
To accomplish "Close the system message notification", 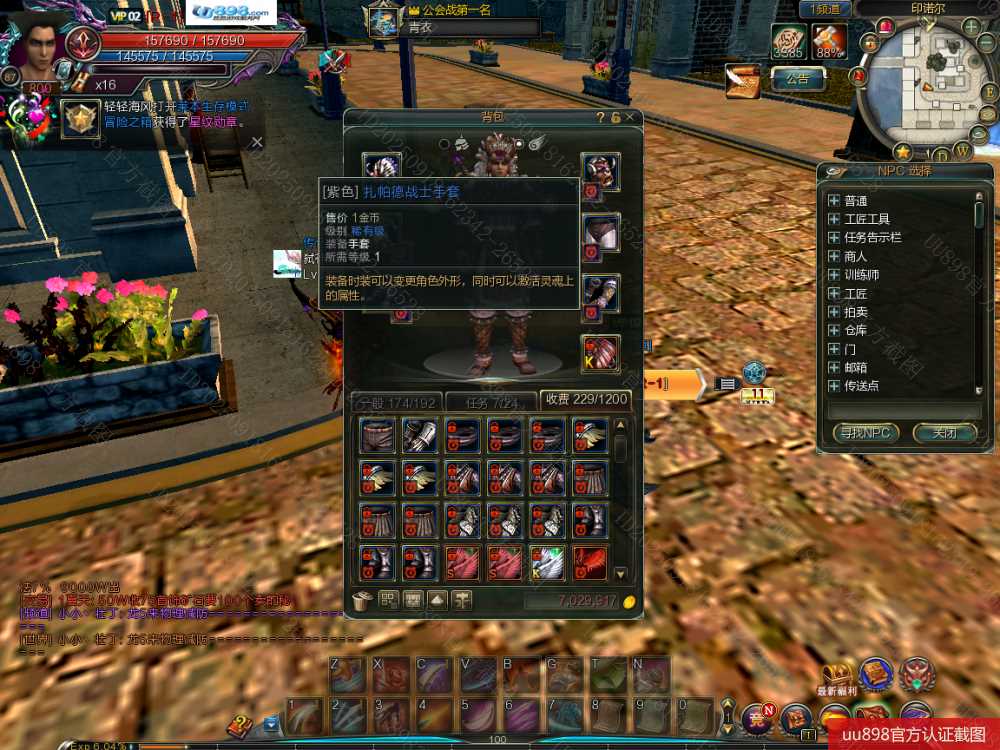I will [257, 142].
